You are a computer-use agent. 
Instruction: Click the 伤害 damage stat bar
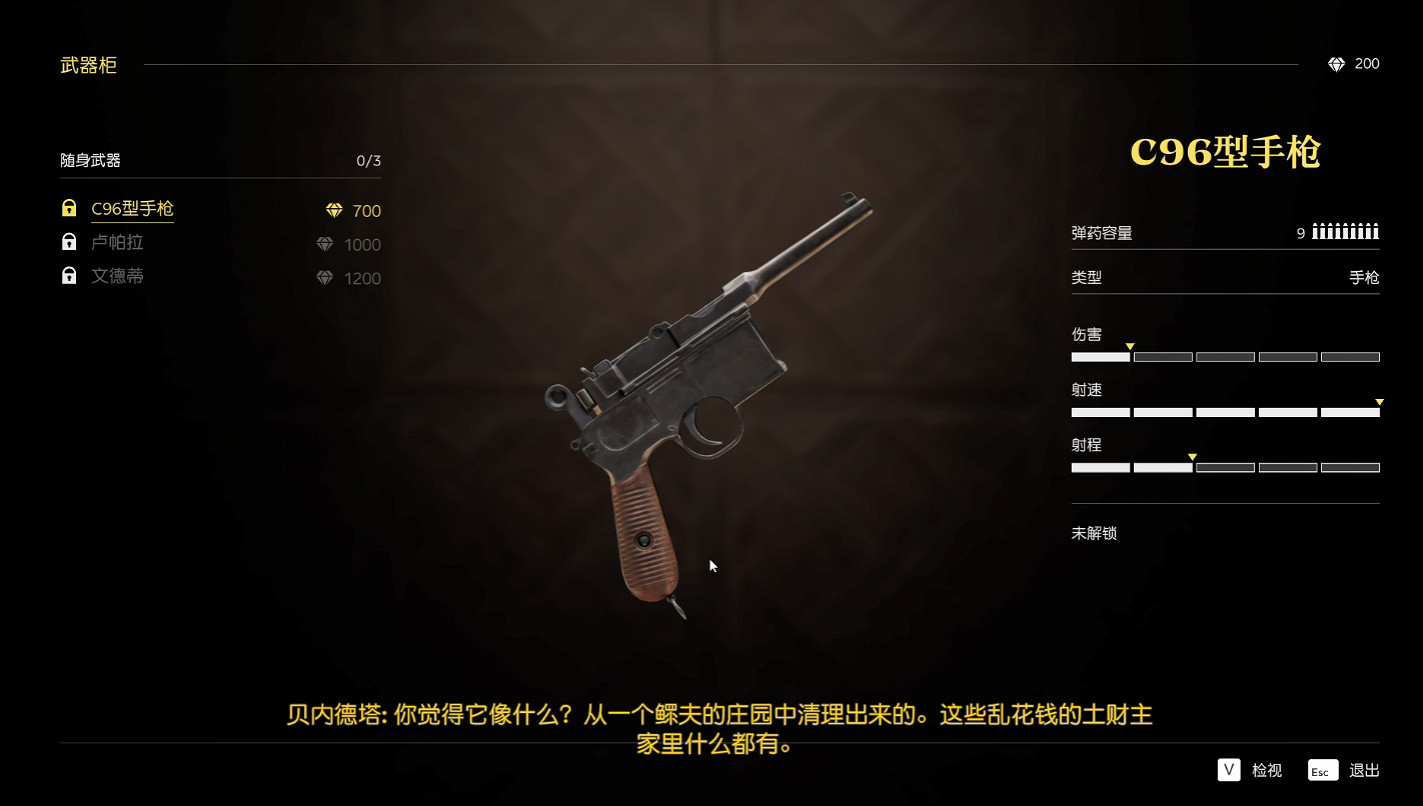1225,356
